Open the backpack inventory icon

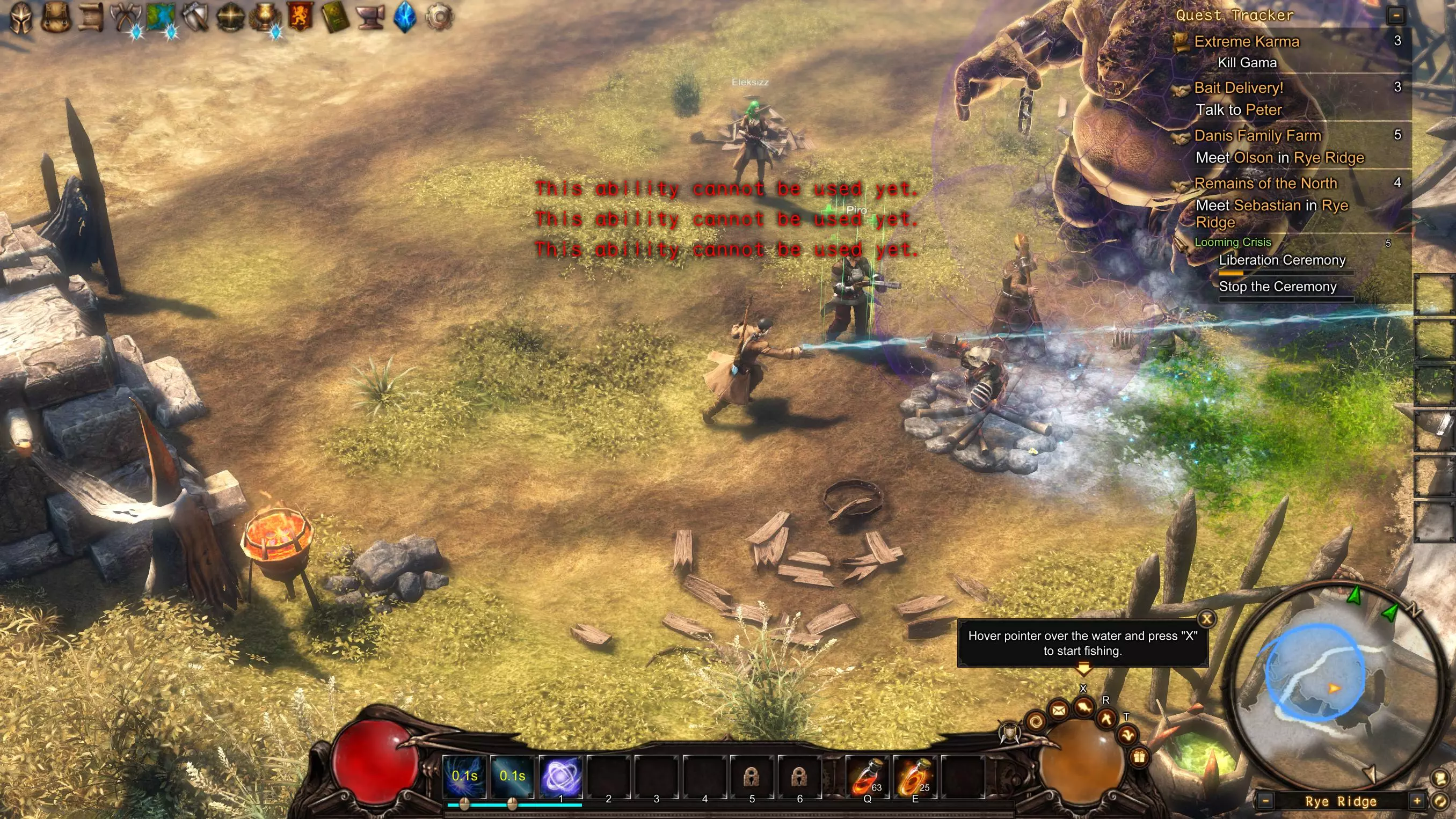pyautogui.click(x=55, y=17)
